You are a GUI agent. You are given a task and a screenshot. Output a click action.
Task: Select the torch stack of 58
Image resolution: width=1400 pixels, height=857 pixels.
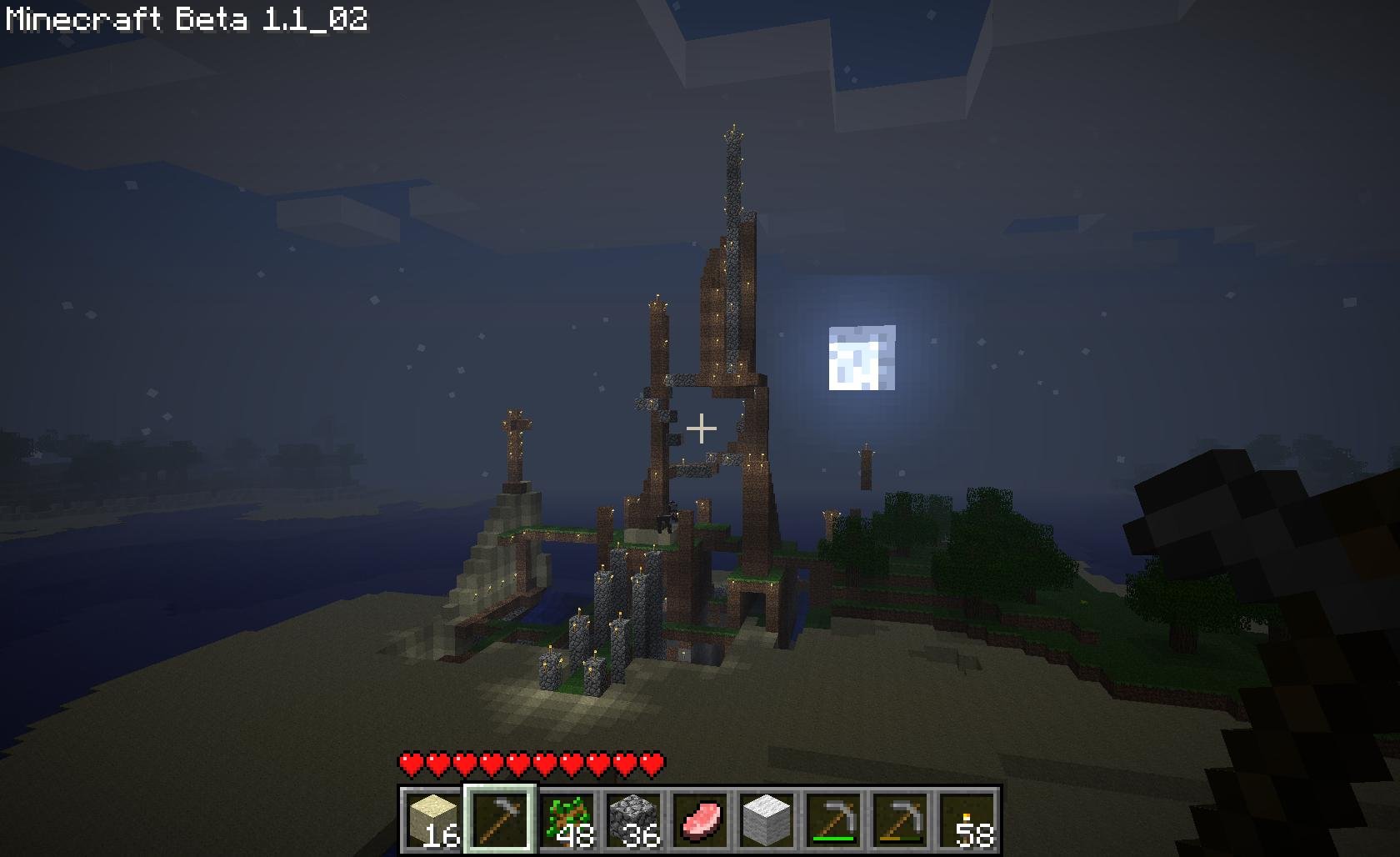click(967, 819)
